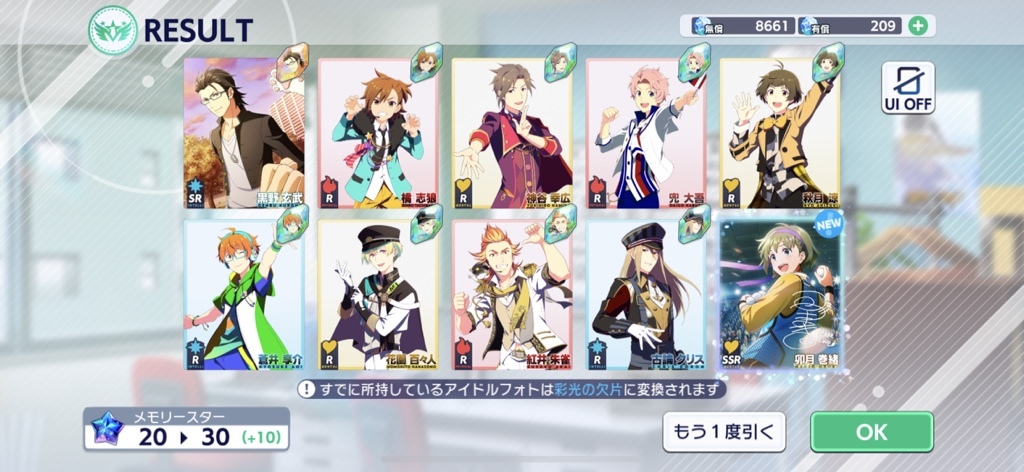Image resolution: width=1024 pixels, height=472 pixels.
Task: Tap the Memory Star counter panel
Action: tap(187, 428)
